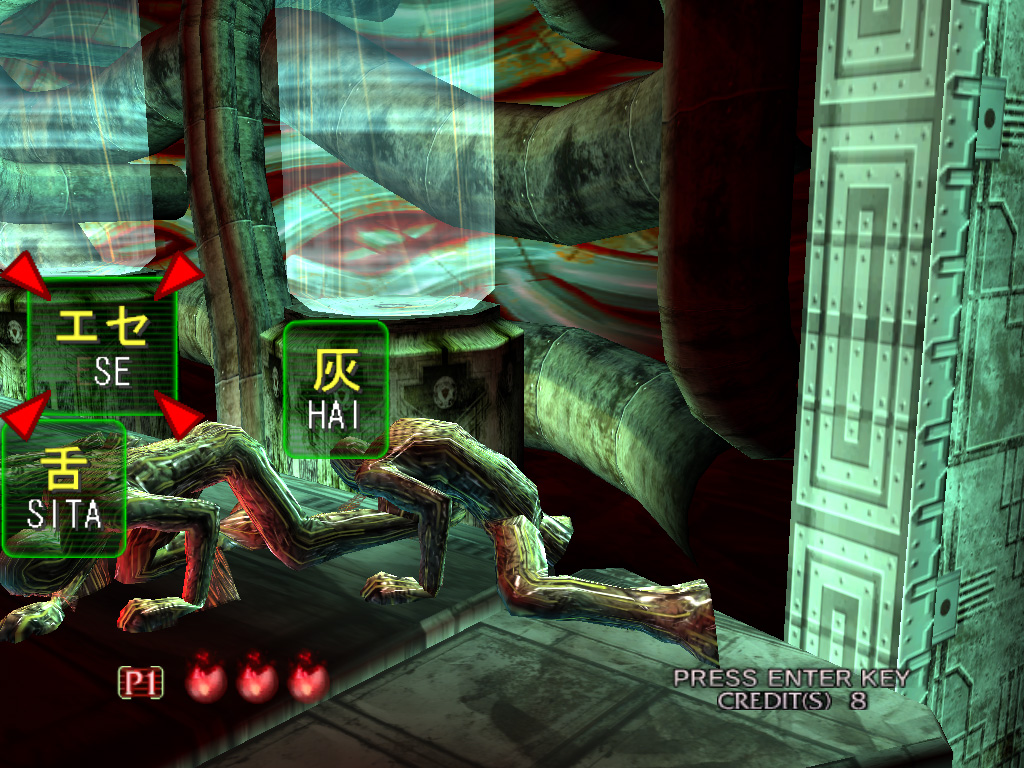Select the targeted エセ word panel
Screen dimensions: 1024x768
point(103,347)
